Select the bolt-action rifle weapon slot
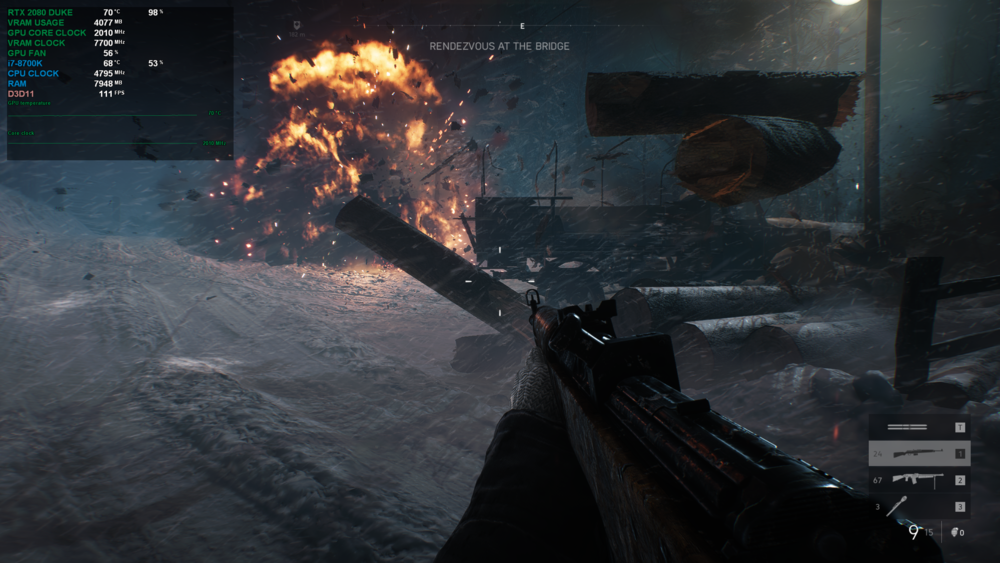 pos(918,454)
